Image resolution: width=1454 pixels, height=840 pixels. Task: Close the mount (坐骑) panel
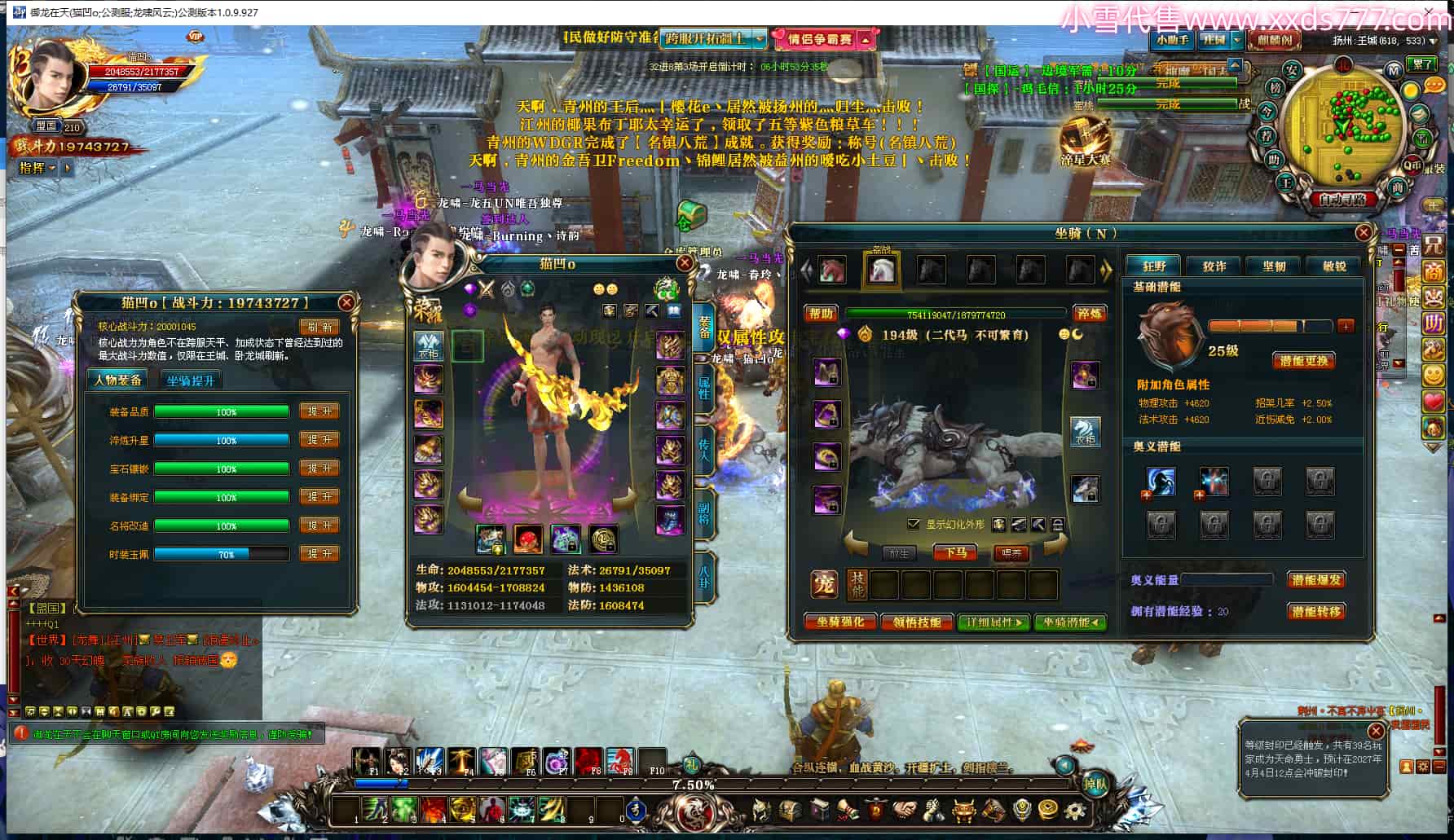click(1364, 233)
